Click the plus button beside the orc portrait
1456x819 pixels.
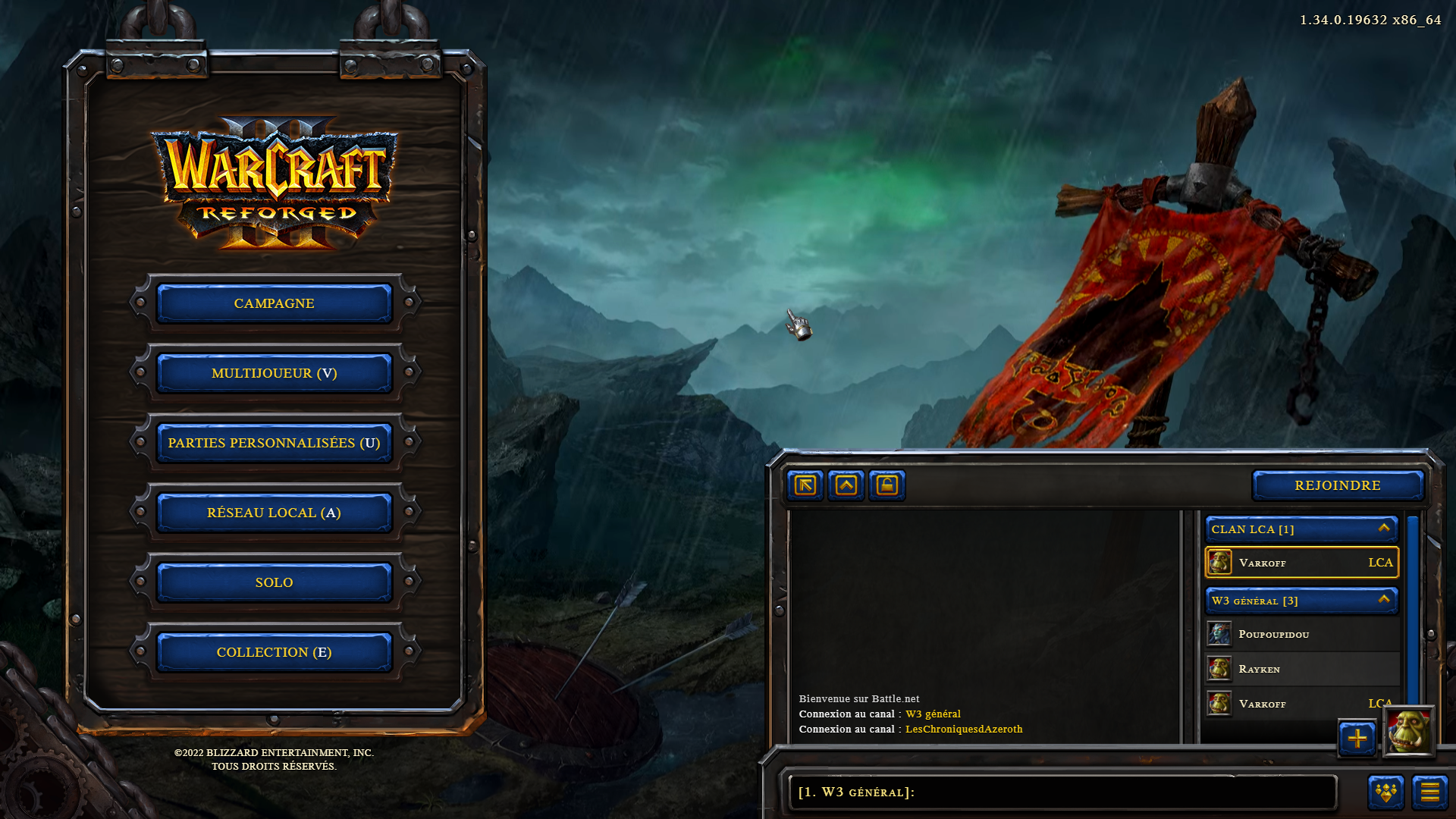click(1357, 738)
